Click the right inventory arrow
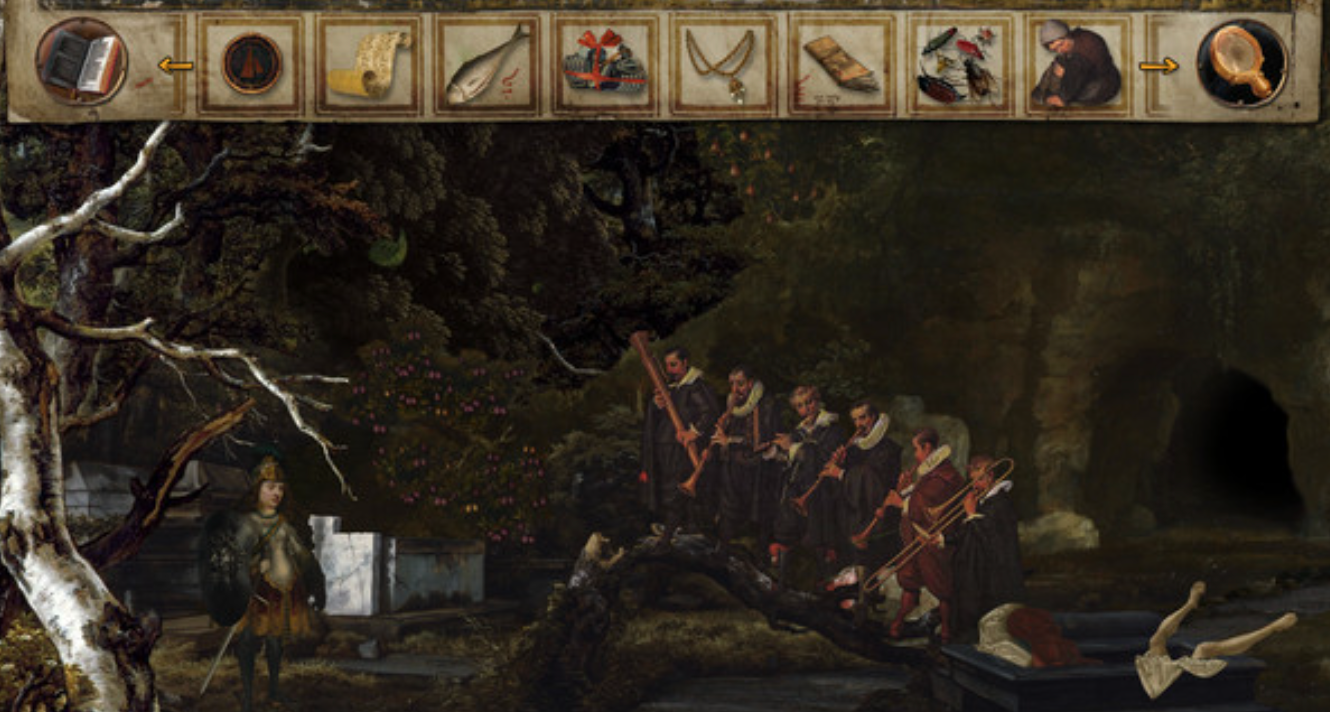Image resolution: width=1330 pixels, height=712 pixels. point(1158,66)
